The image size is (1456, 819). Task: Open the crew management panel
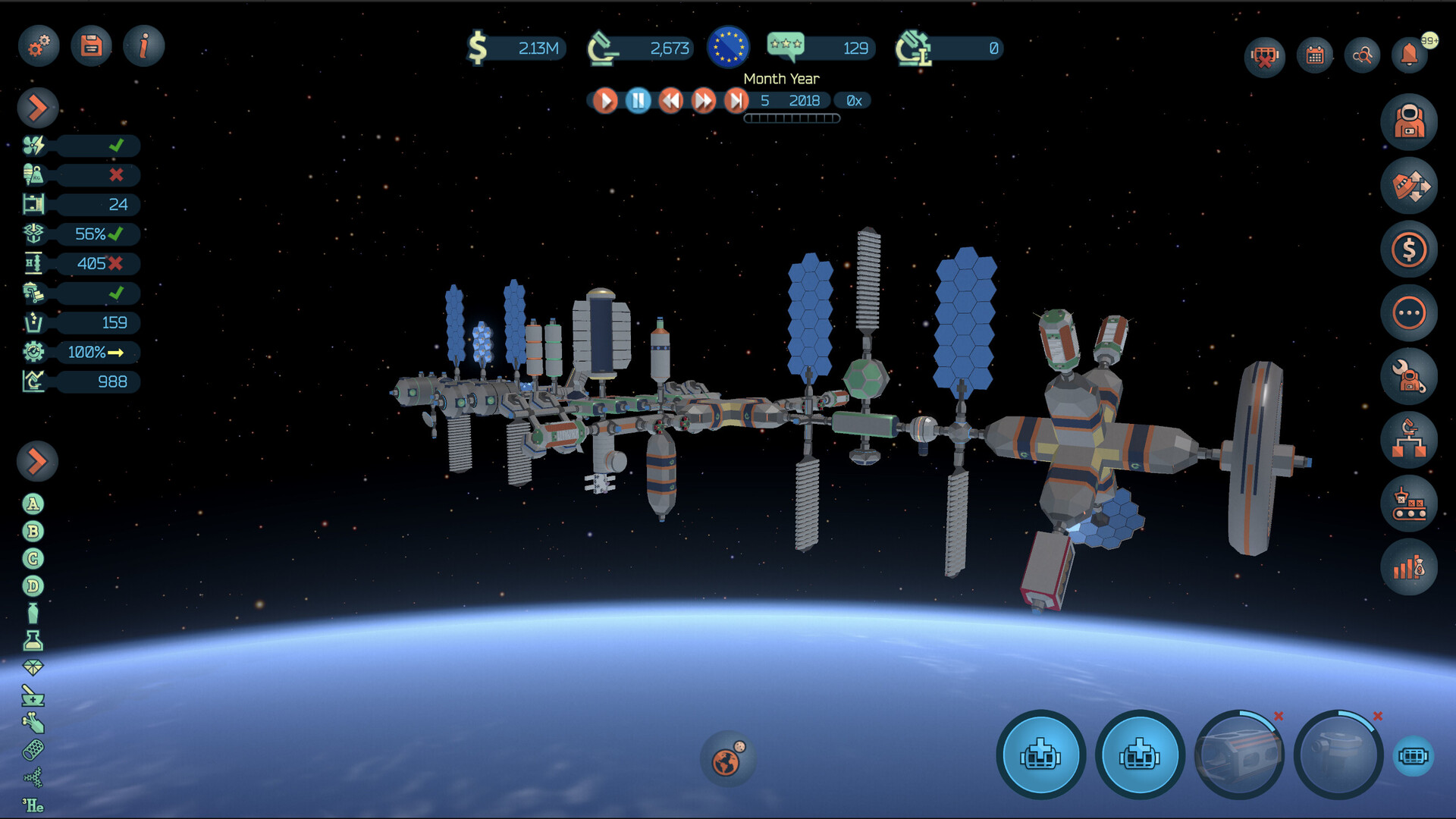point(1409,121)
